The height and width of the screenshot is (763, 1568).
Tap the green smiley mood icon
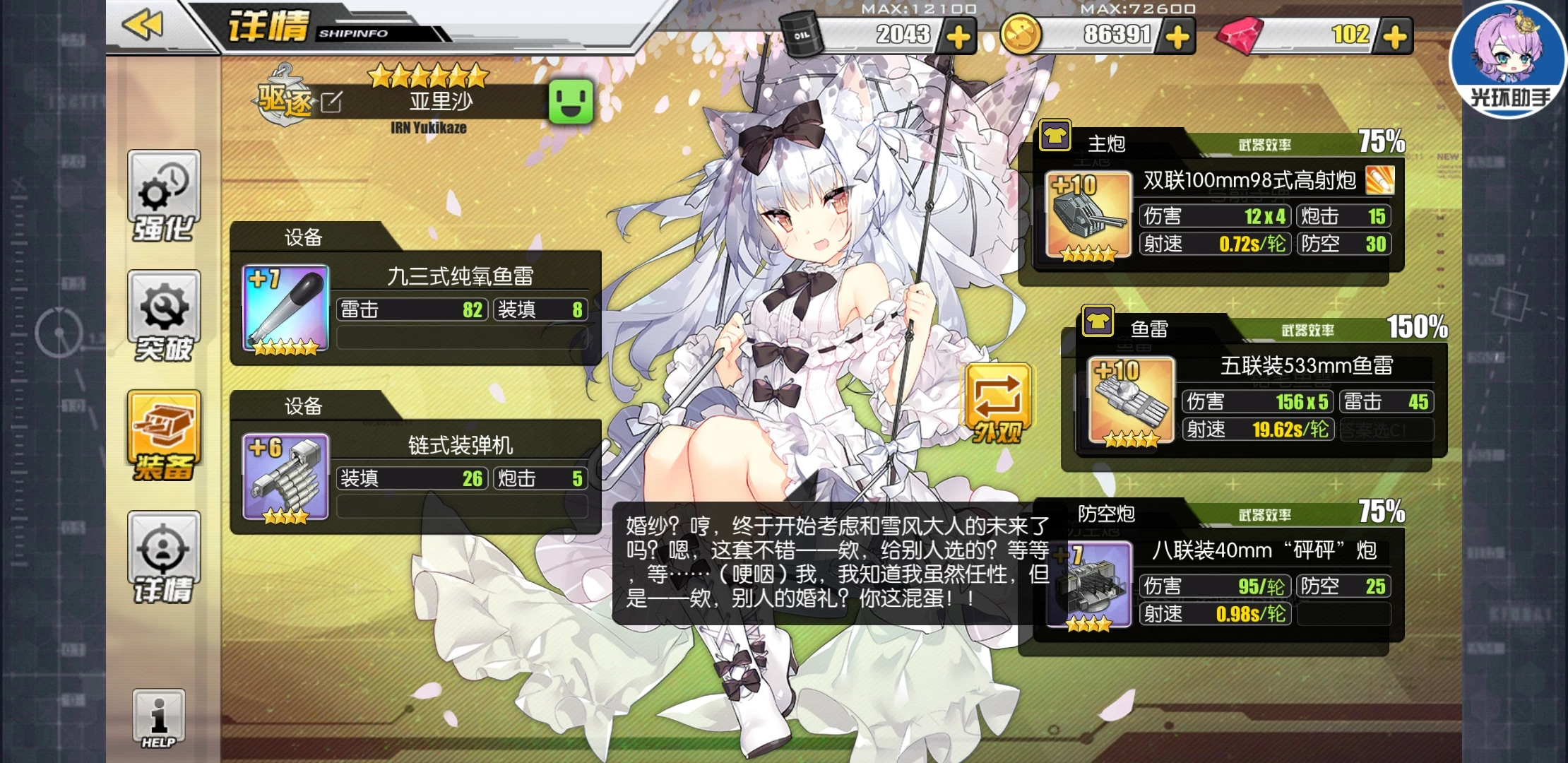(571, 102)
